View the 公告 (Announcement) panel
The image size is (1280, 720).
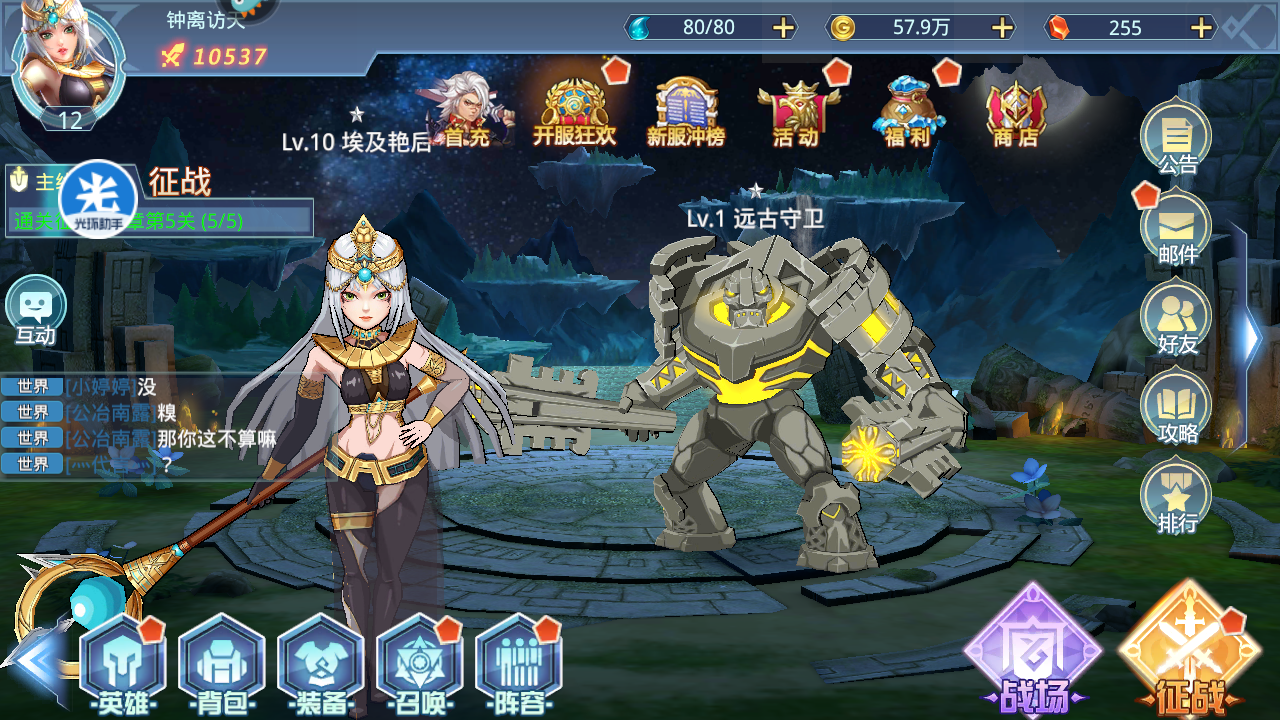point(1176,140)
